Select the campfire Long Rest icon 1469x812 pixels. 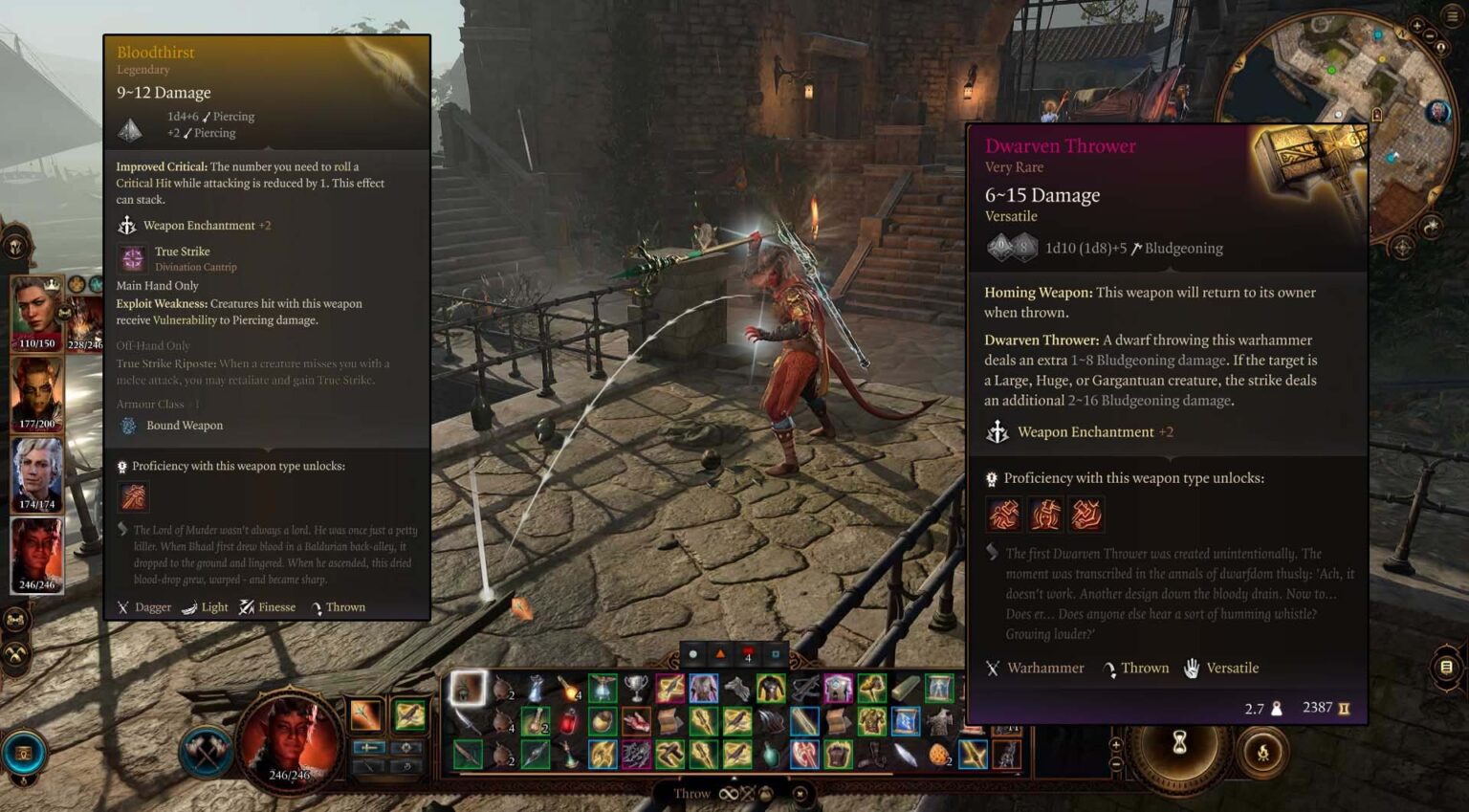click(1264, 753)
